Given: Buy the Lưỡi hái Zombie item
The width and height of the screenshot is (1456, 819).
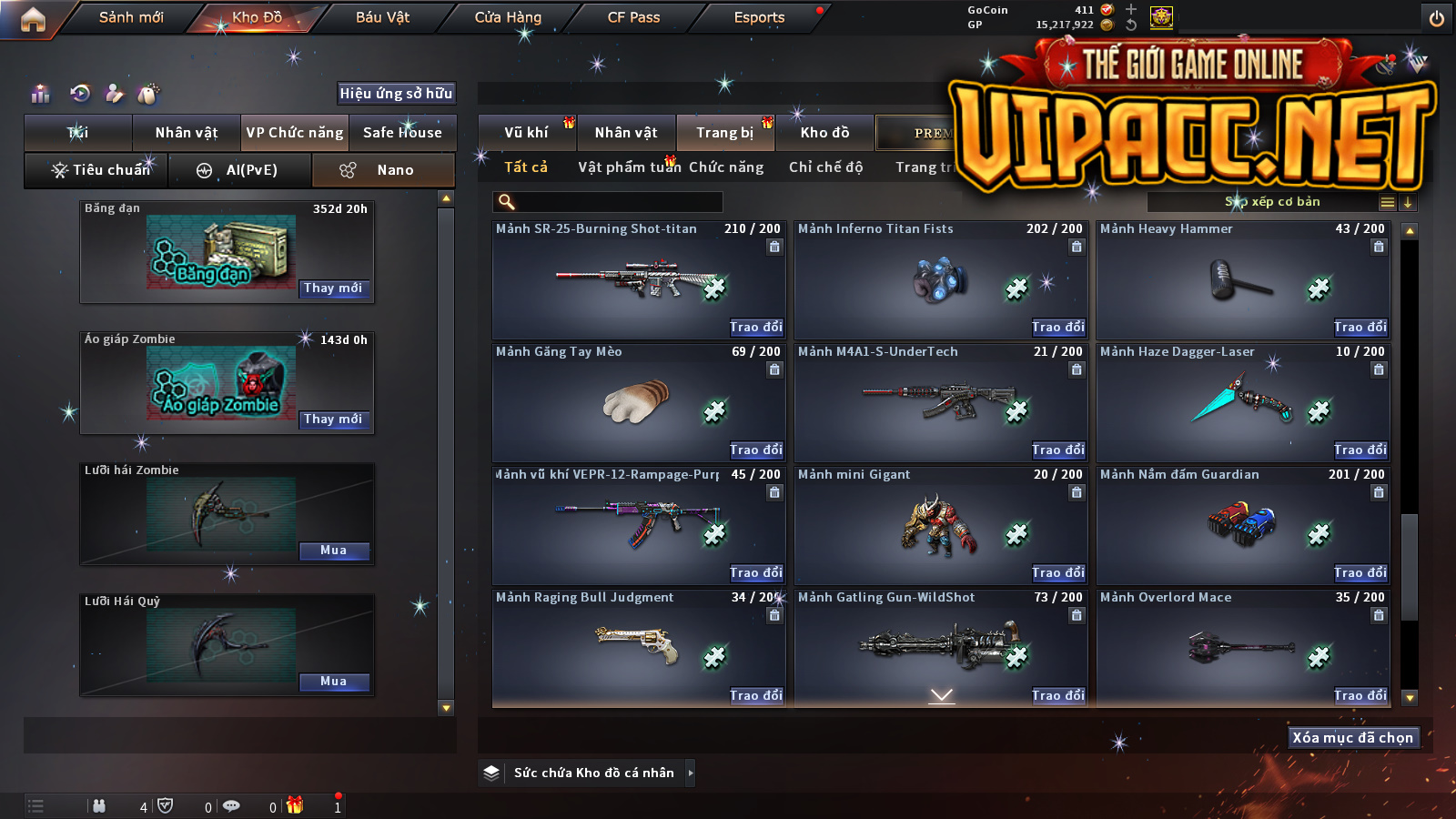Looking at the screenshot, I should [x=333, y=551].
